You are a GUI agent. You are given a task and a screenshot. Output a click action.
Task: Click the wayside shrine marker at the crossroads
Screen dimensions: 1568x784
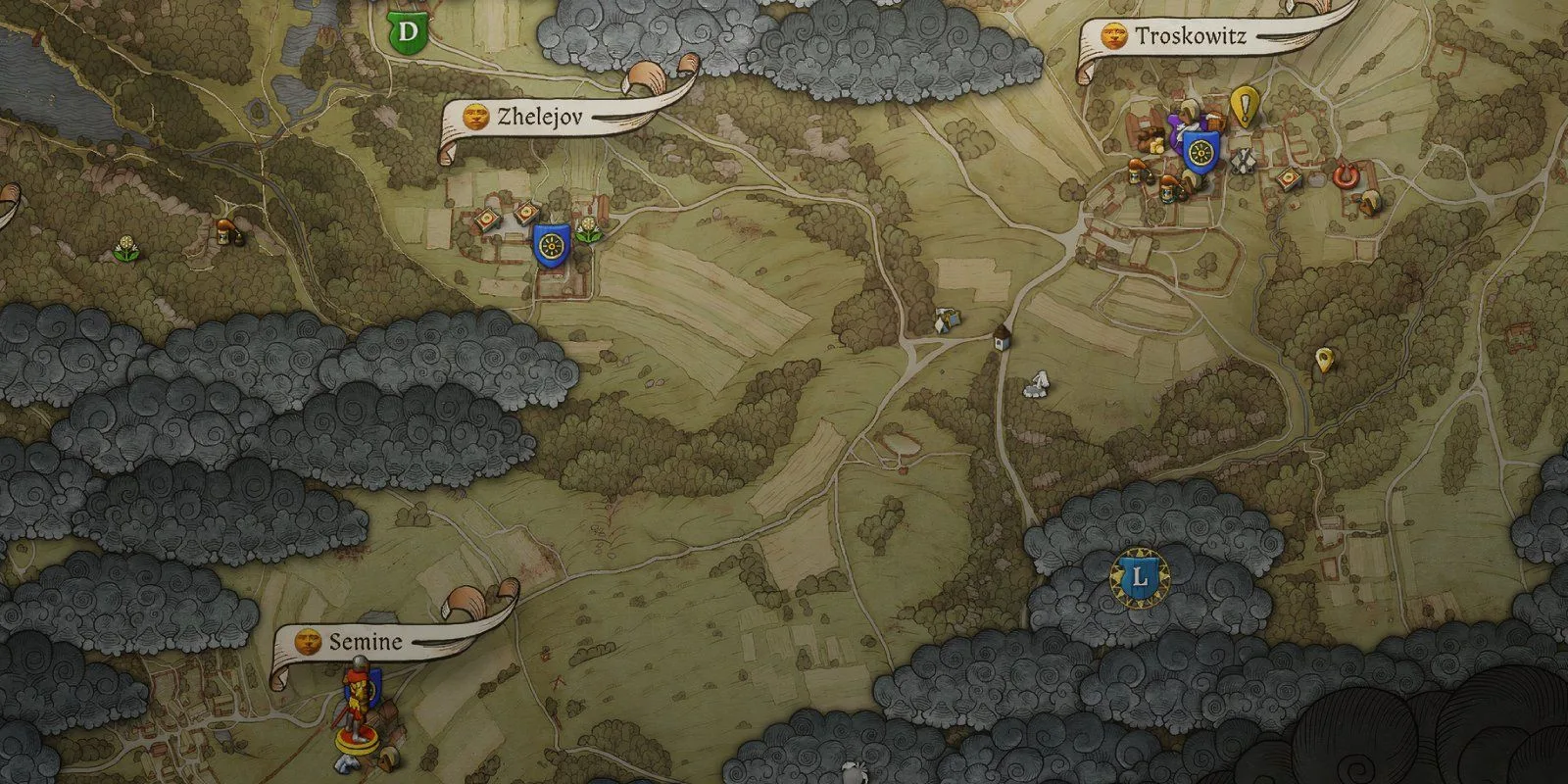tap(1001, 338)
